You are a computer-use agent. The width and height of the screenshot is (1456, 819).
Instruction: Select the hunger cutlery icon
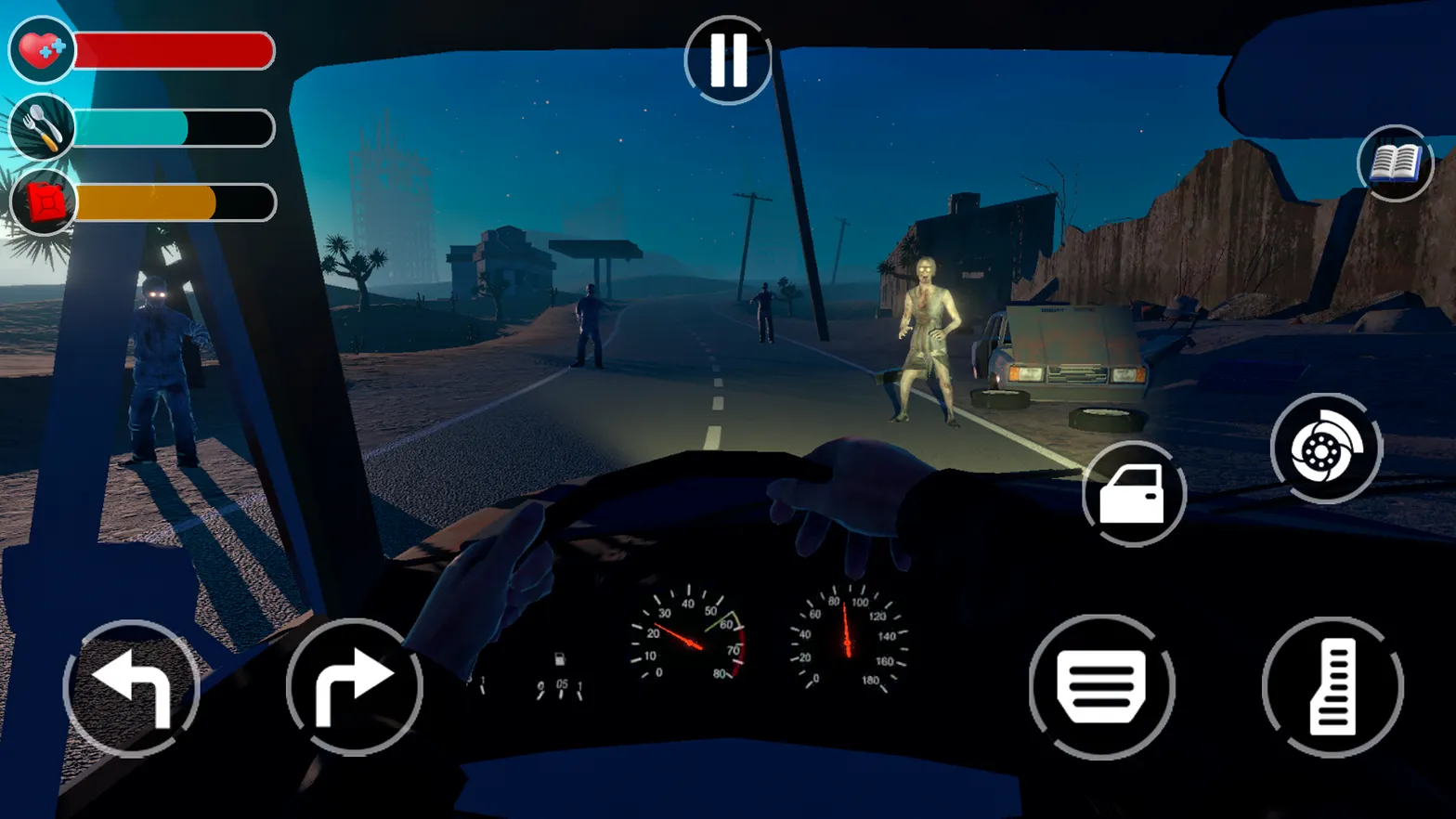tap(40, 127)
